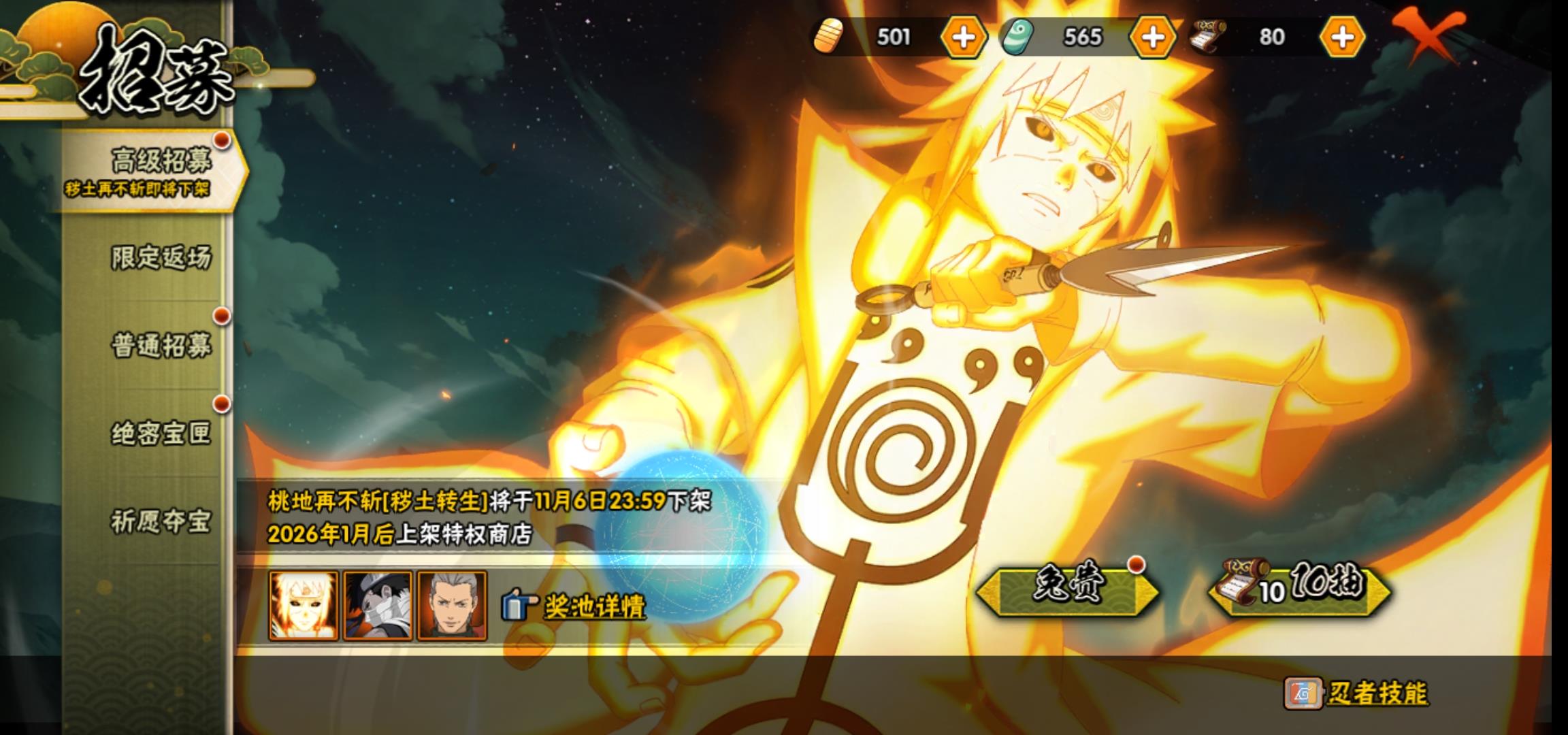The height and width of the screenshot is (735, 1568).
Task: Add more gold coins with the plus button
Action: pos(963,37)
